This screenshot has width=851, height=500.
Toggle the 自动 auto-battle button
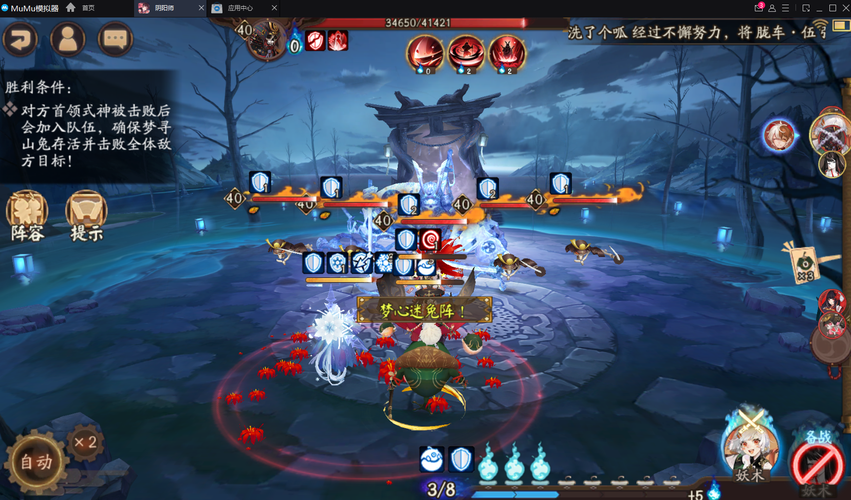pyautogui.click(x=37, y=464)
